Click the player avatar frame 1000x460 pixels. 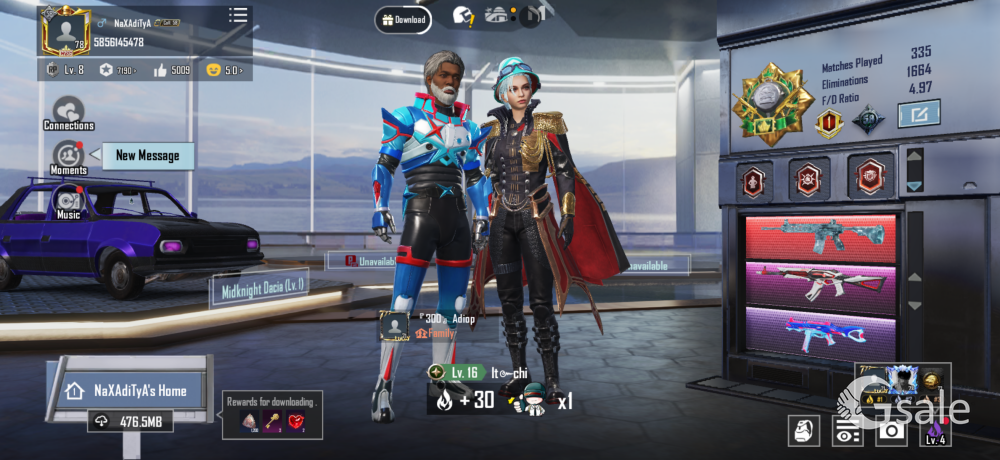64,31
